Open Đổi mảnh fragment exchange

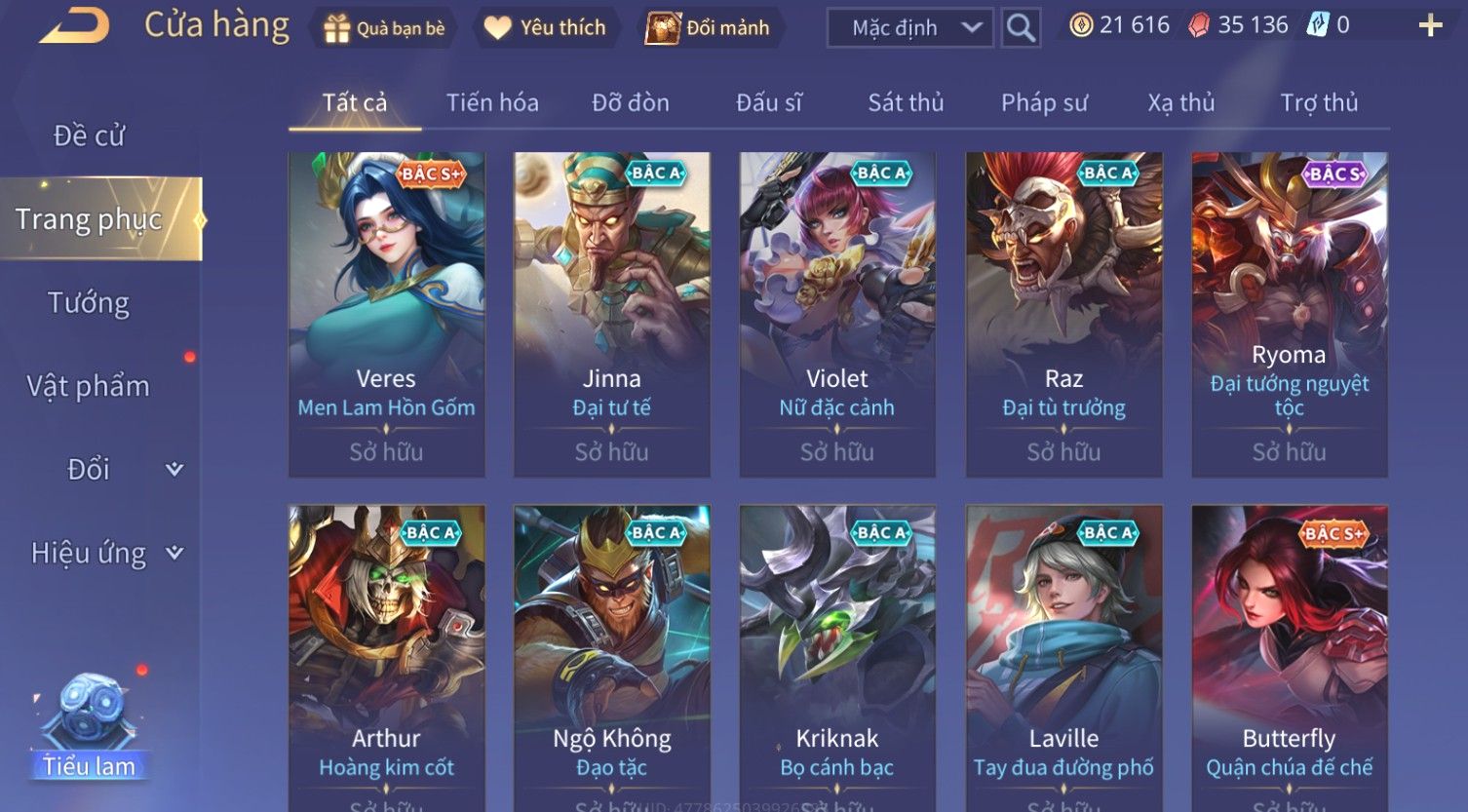(708, 28)
